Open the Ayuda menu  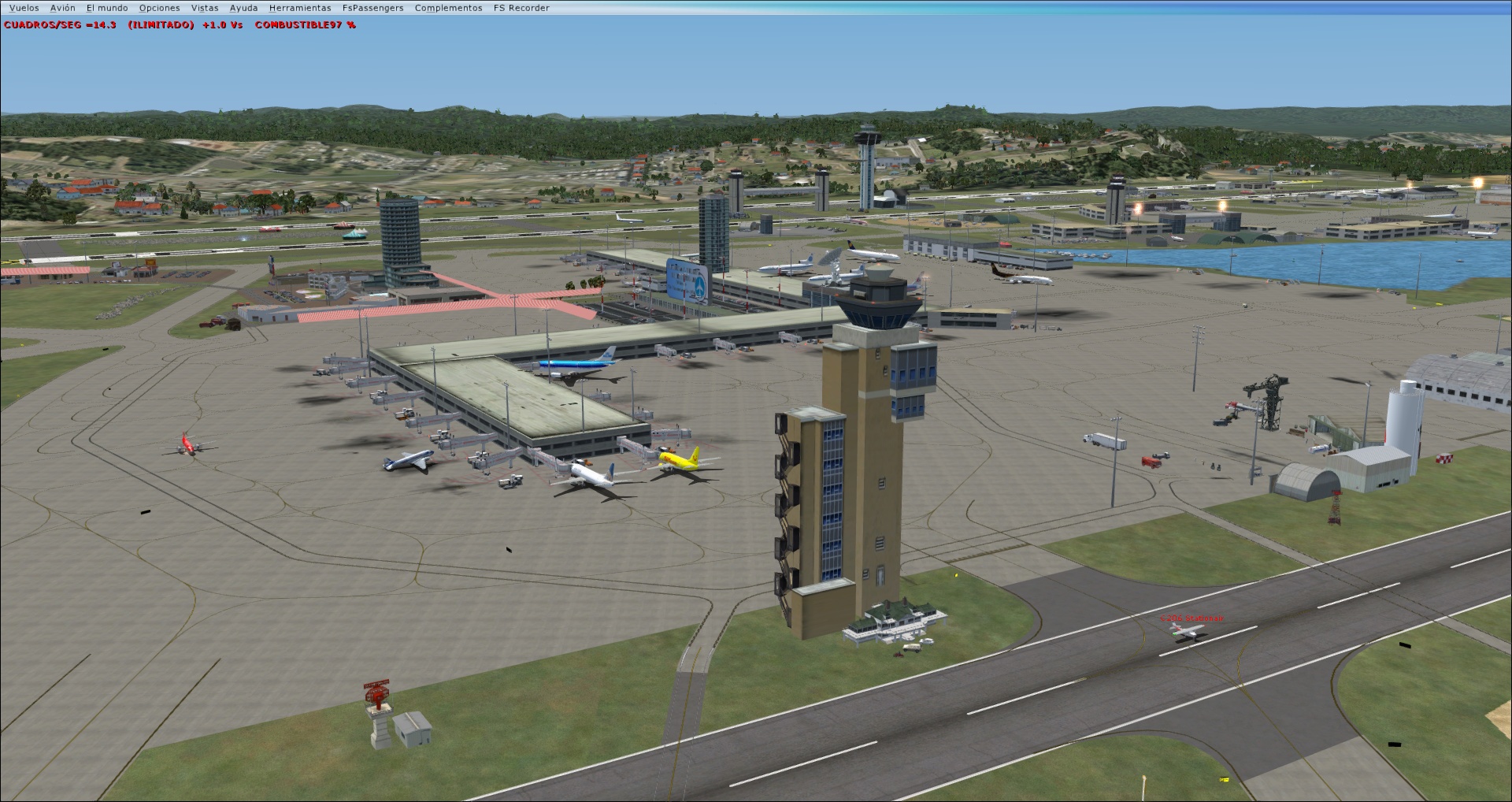point(243,7)
